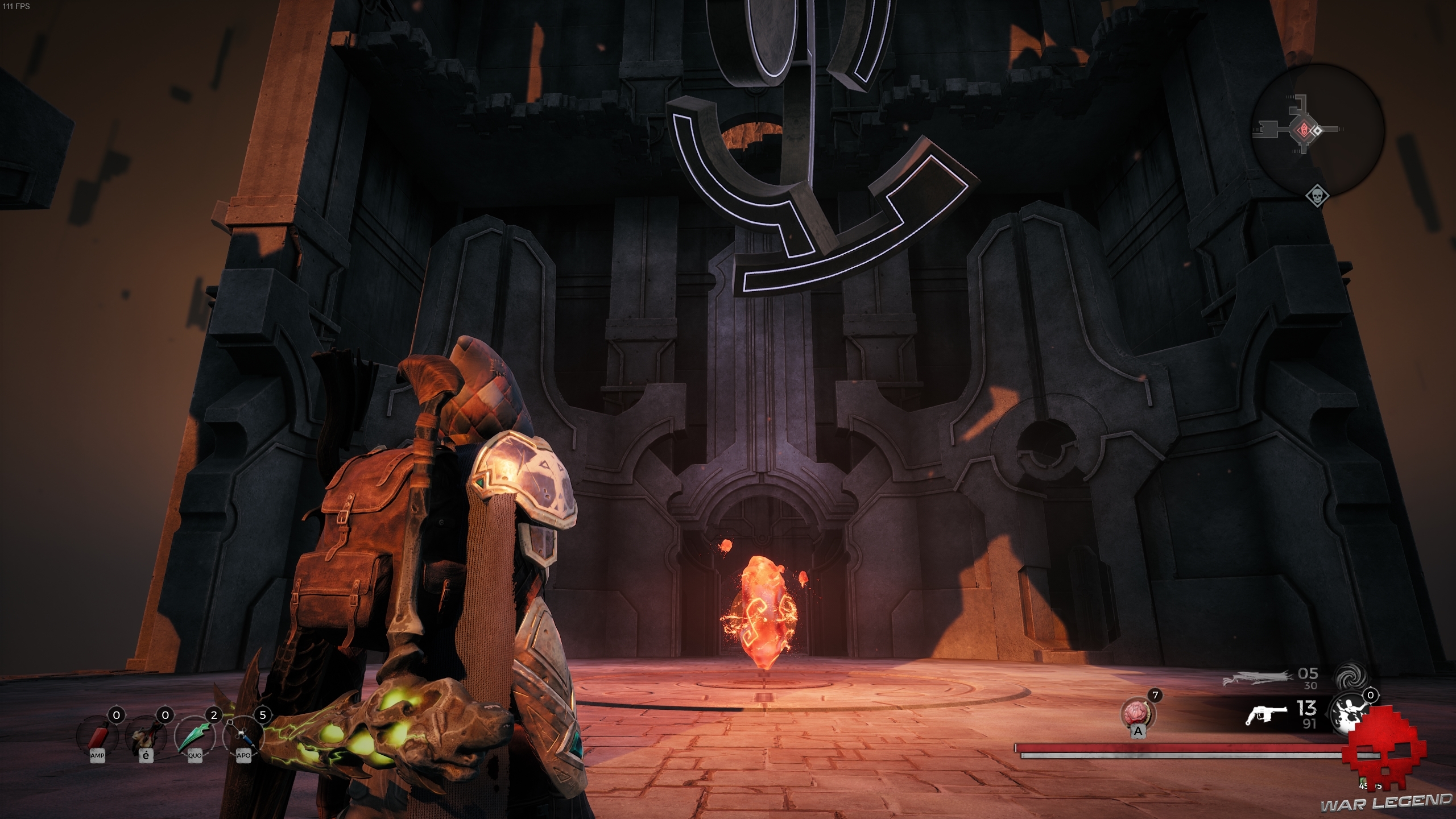Select the red ammo box quick slot

(98, 738)
